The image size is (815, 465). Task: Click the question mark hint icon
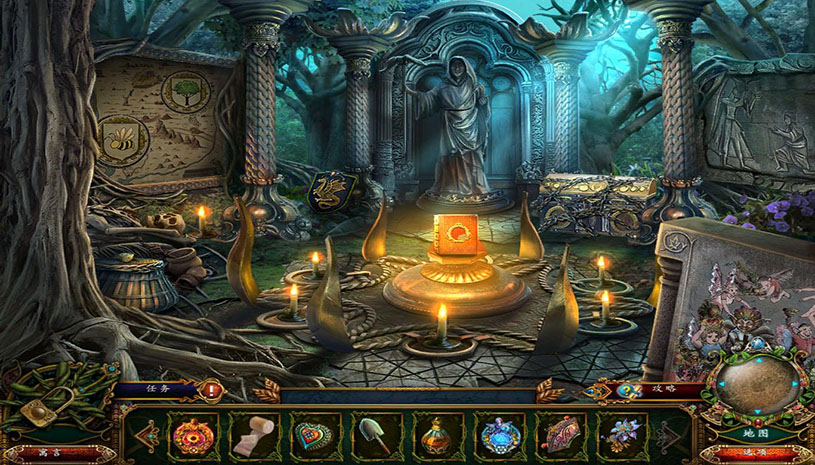pos(625,391)
